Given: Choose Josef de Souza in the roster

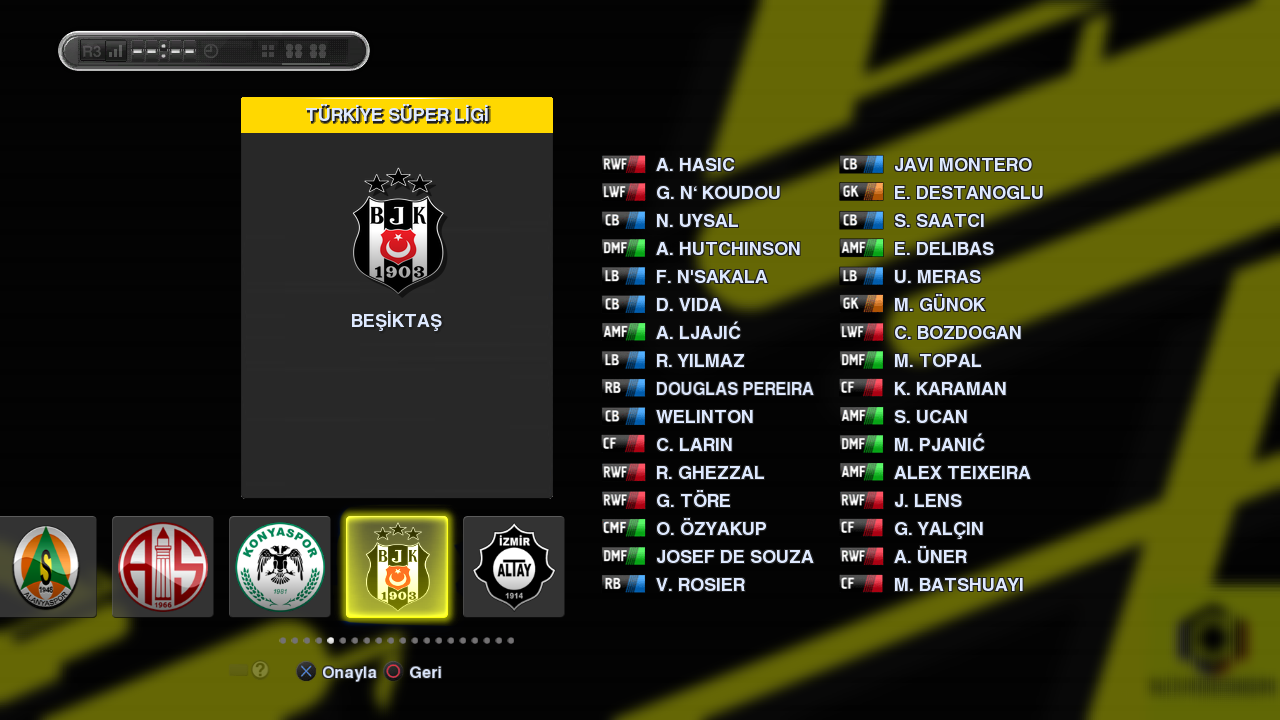Looking at the screenshot, I should [734, 557].
